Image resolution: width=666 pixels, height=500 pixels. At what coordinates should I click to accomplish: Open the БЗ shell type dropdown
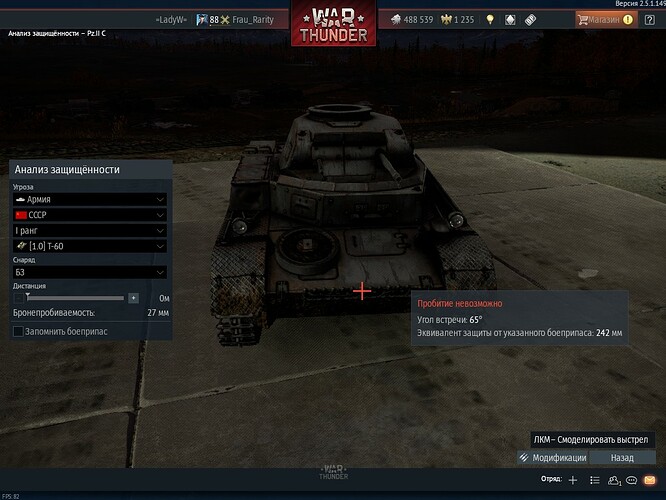click(x=88, y=271)
